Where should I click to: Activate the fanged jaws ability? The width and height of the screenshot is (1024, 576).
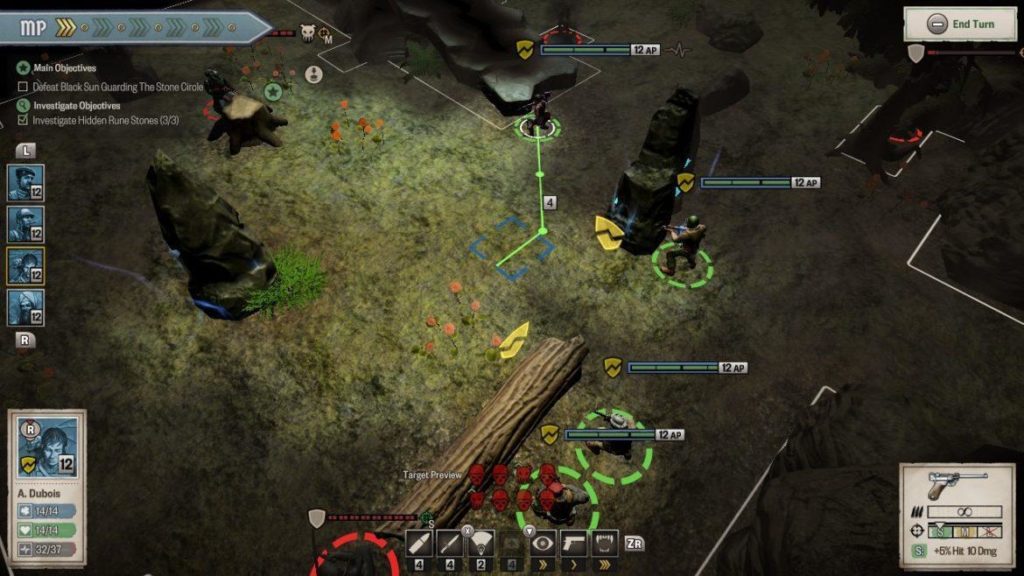point(604,544)
